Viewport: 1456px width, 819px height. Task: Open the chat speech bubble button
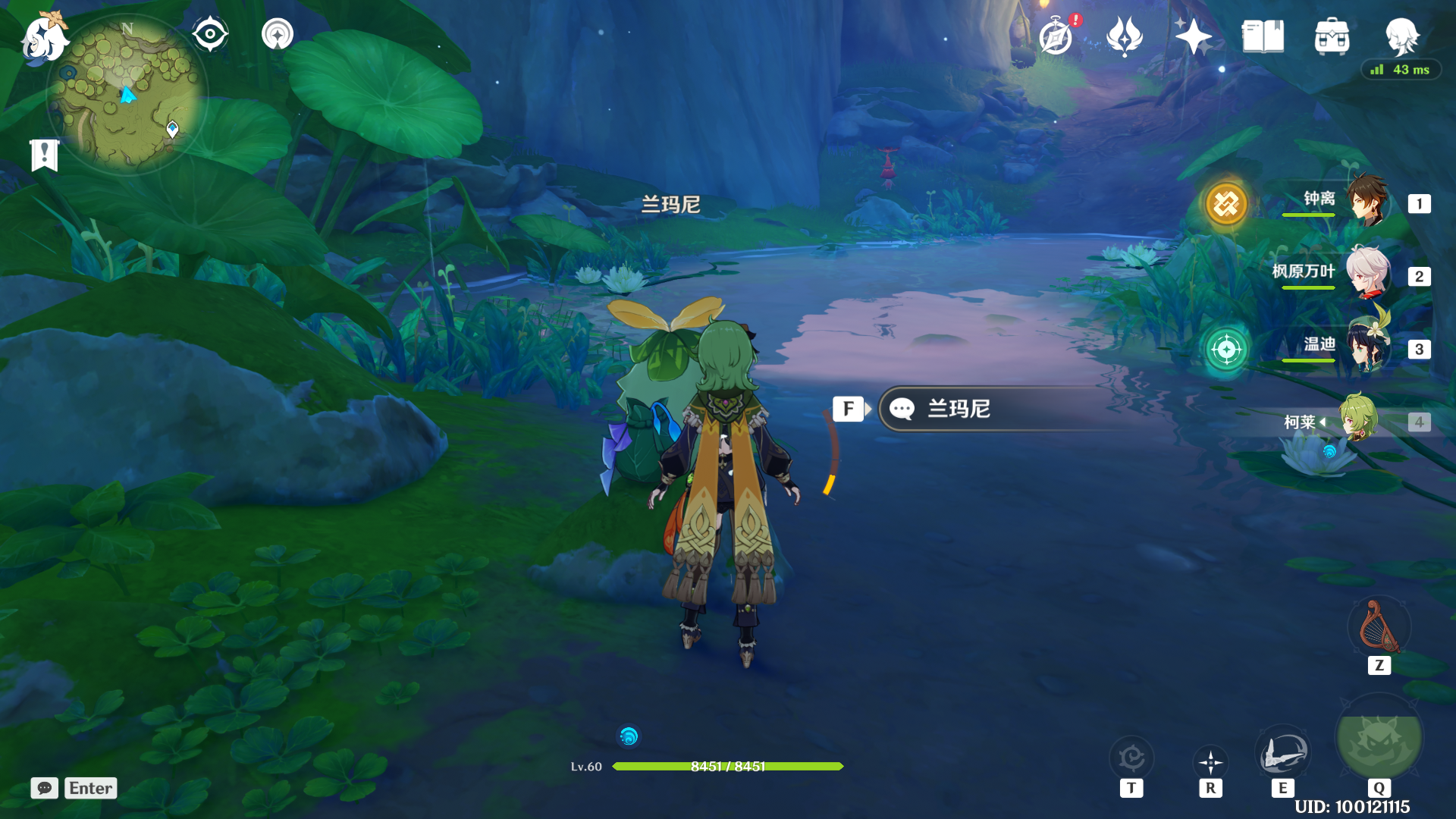[x=45, y=788]
